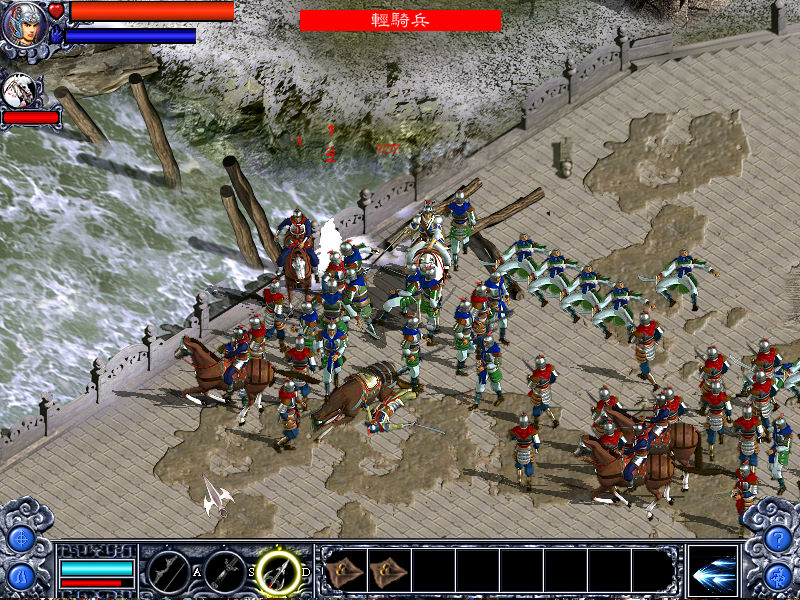Click the blue round button under the crosshair
Screen dimensions: 800x600
(x=21, y=576)
